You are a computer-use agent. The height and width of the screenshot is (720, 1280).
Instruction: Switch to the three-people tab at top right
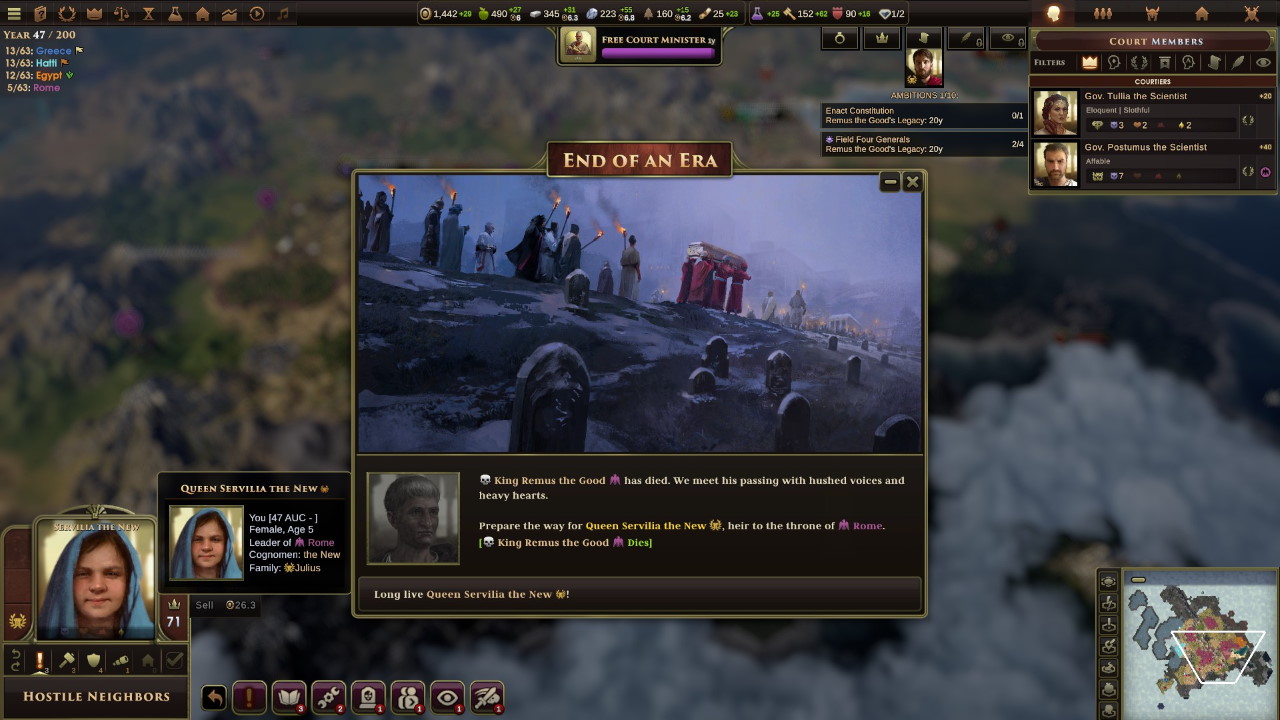[x=1102, y=14]
